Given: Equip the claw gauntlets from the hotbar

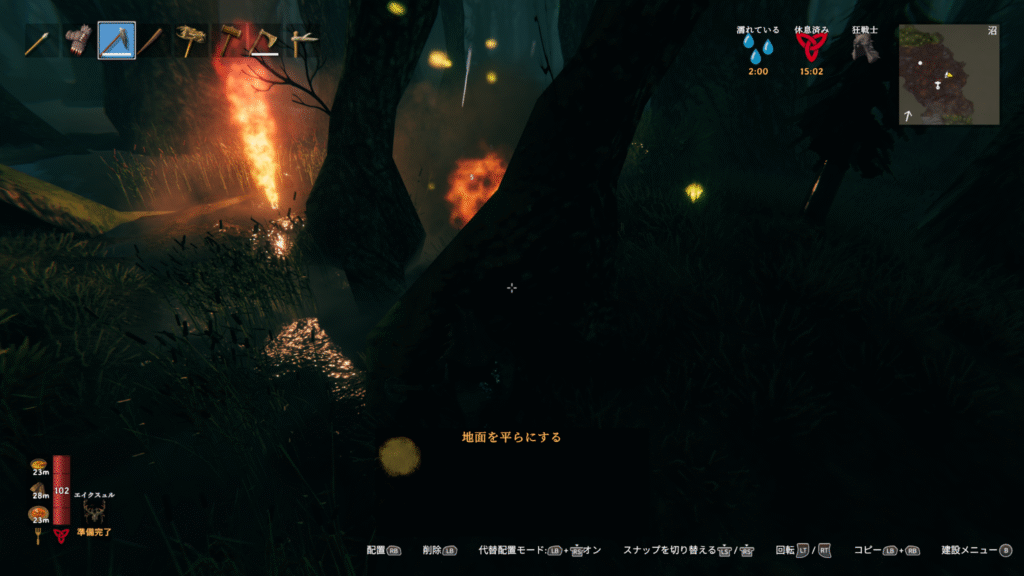Looking at the screenshot, I should click(79, 42).
